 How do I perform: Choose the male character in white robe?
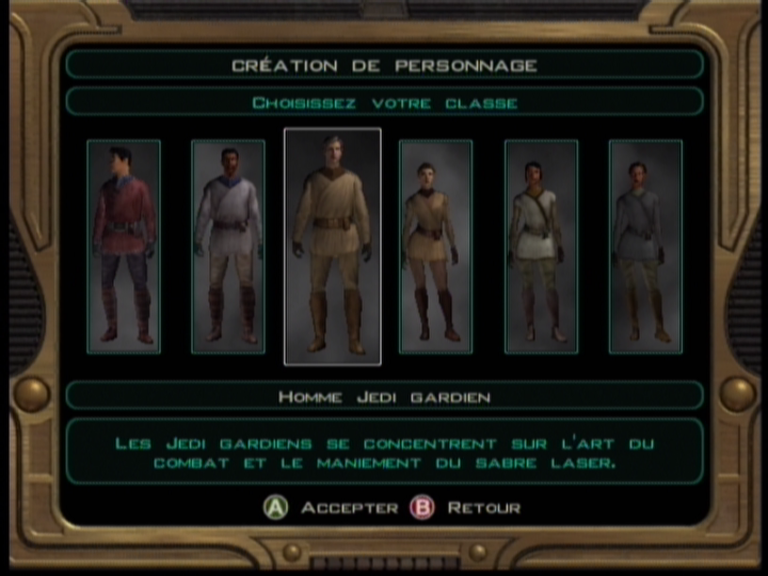(228, 246)
